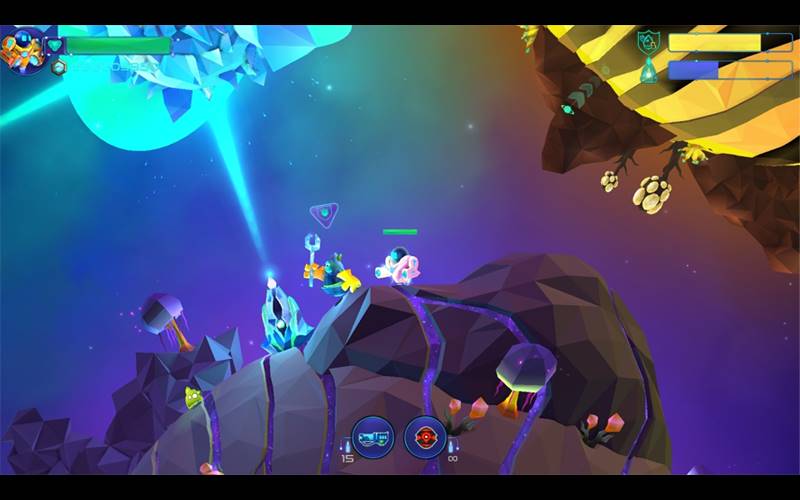Click the teal crystal icon by the blue bar
This screenshot has width=800, height=500.
(x=649, y=70)
